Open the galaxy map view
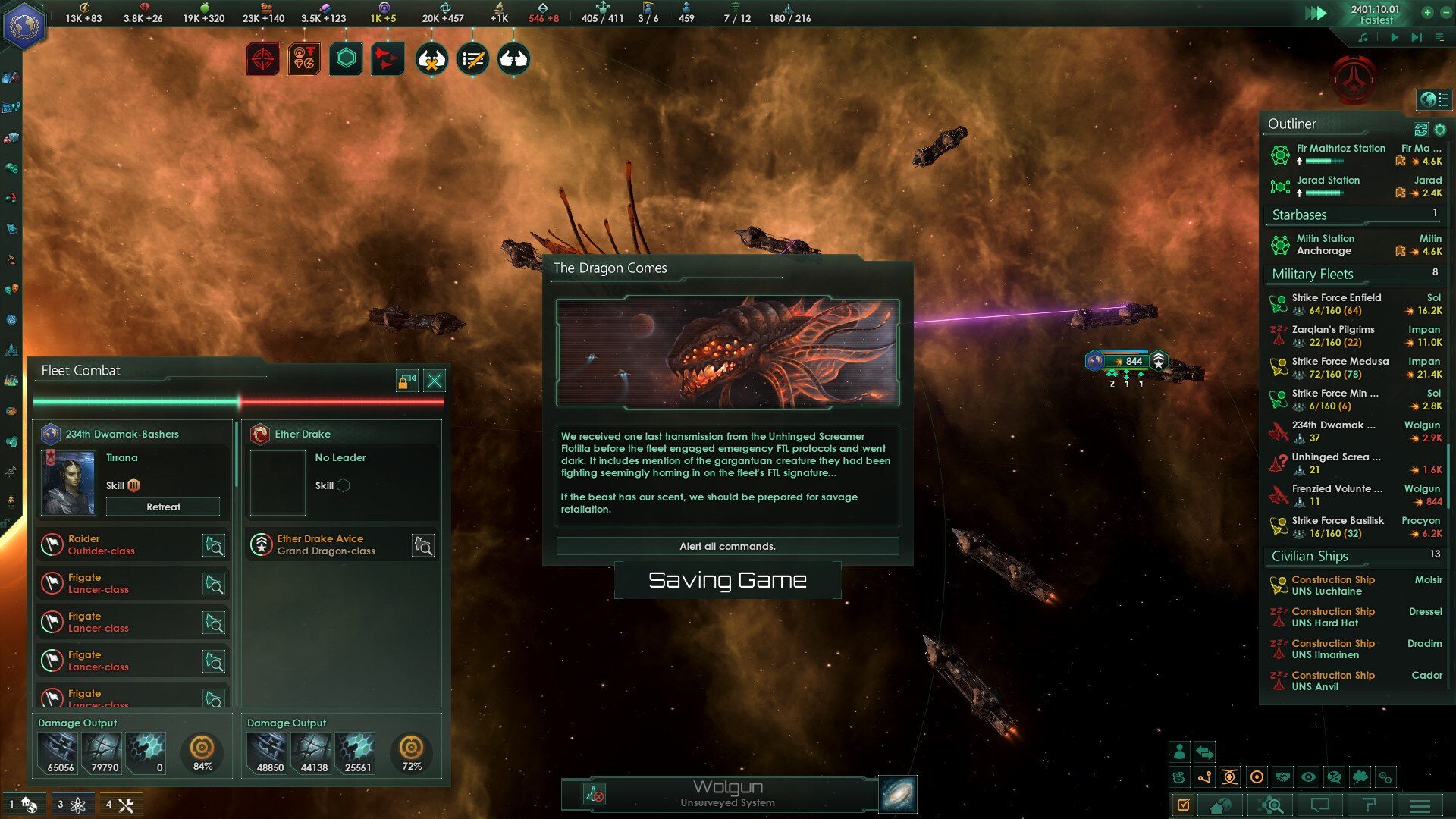The width and height of the screenshot is (1456, 819). (x=898, y=794)
